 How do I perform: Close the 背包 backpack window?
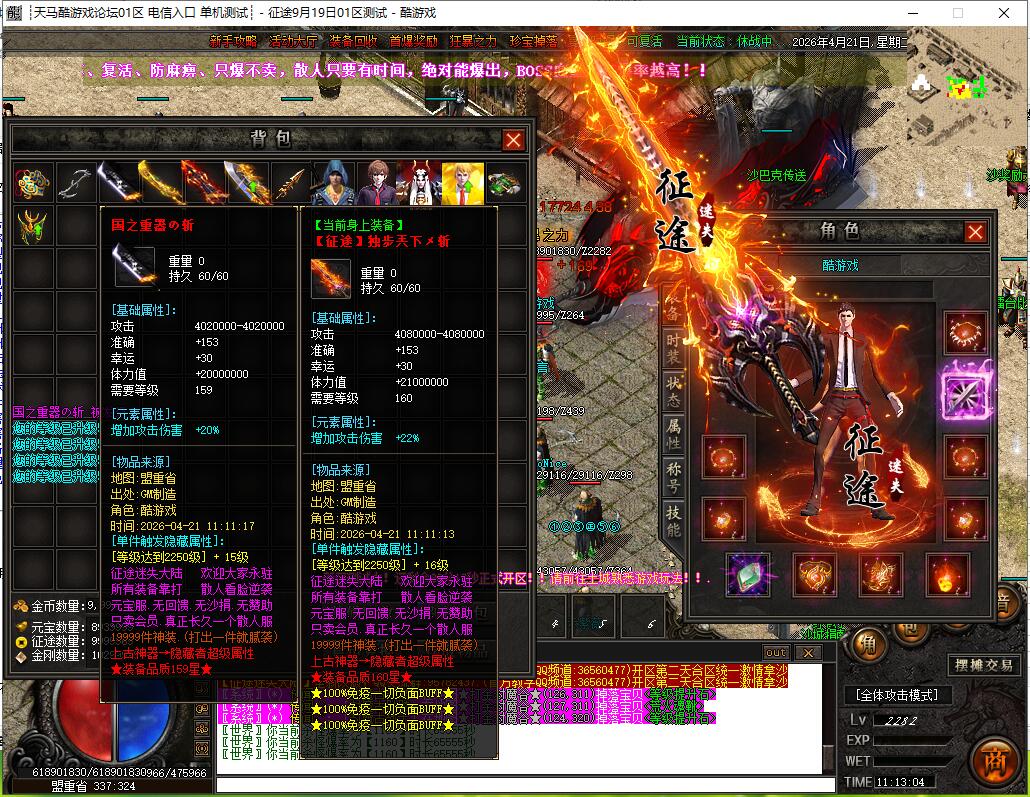click(x=513, y=140)
